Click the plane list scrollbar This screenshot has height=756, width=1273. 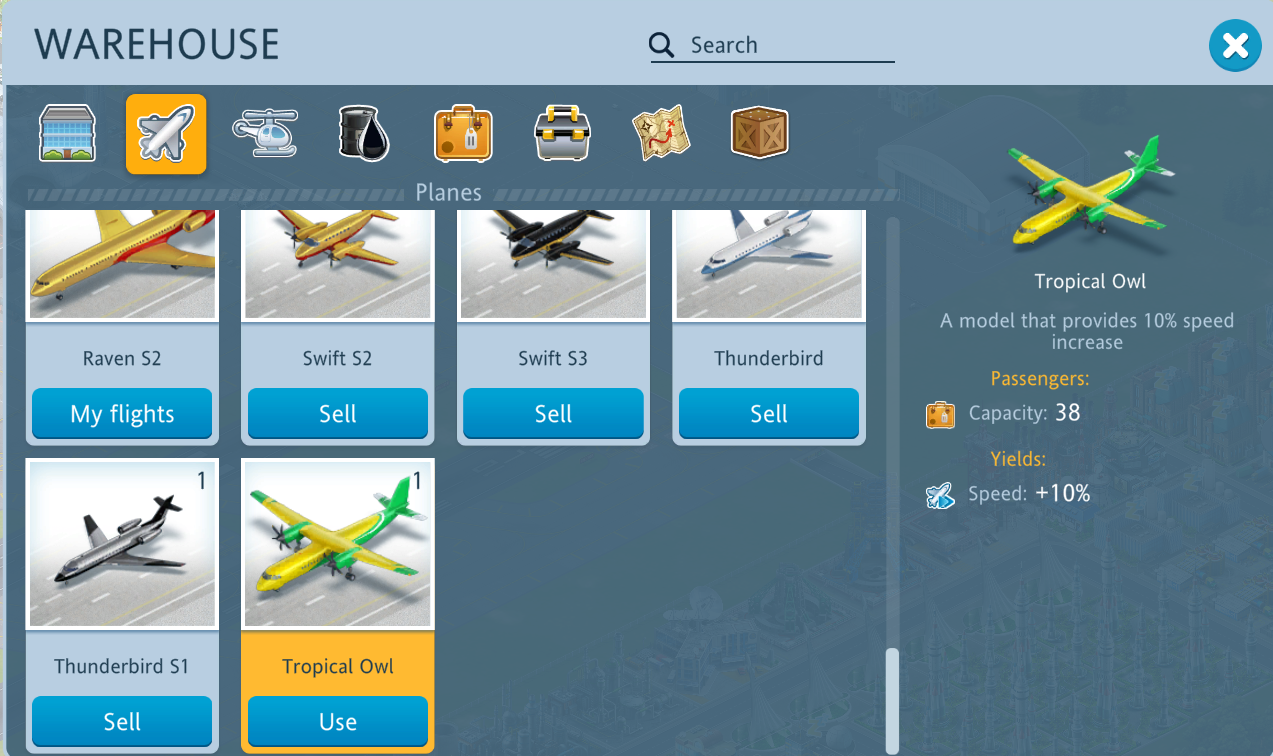click(892, 700)
